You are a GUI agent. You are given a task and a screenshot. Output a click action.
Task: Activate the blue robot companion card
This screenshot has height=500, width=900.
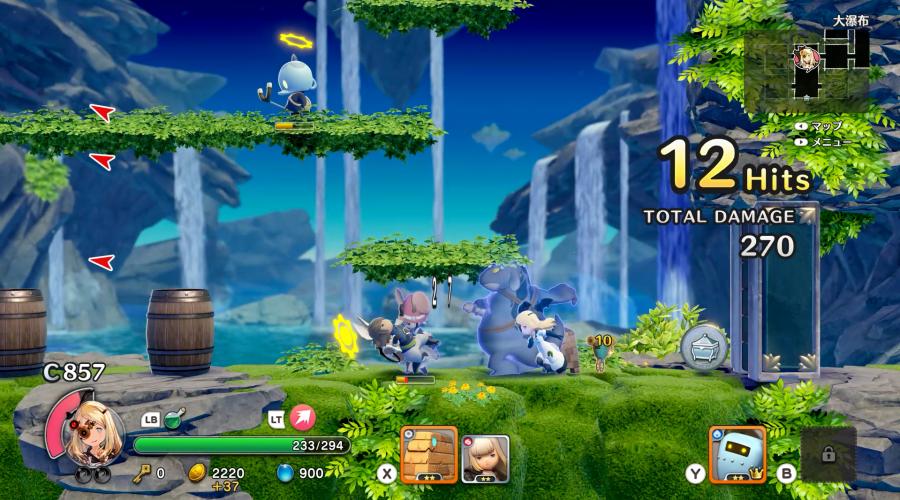click(x=738, y=455)
